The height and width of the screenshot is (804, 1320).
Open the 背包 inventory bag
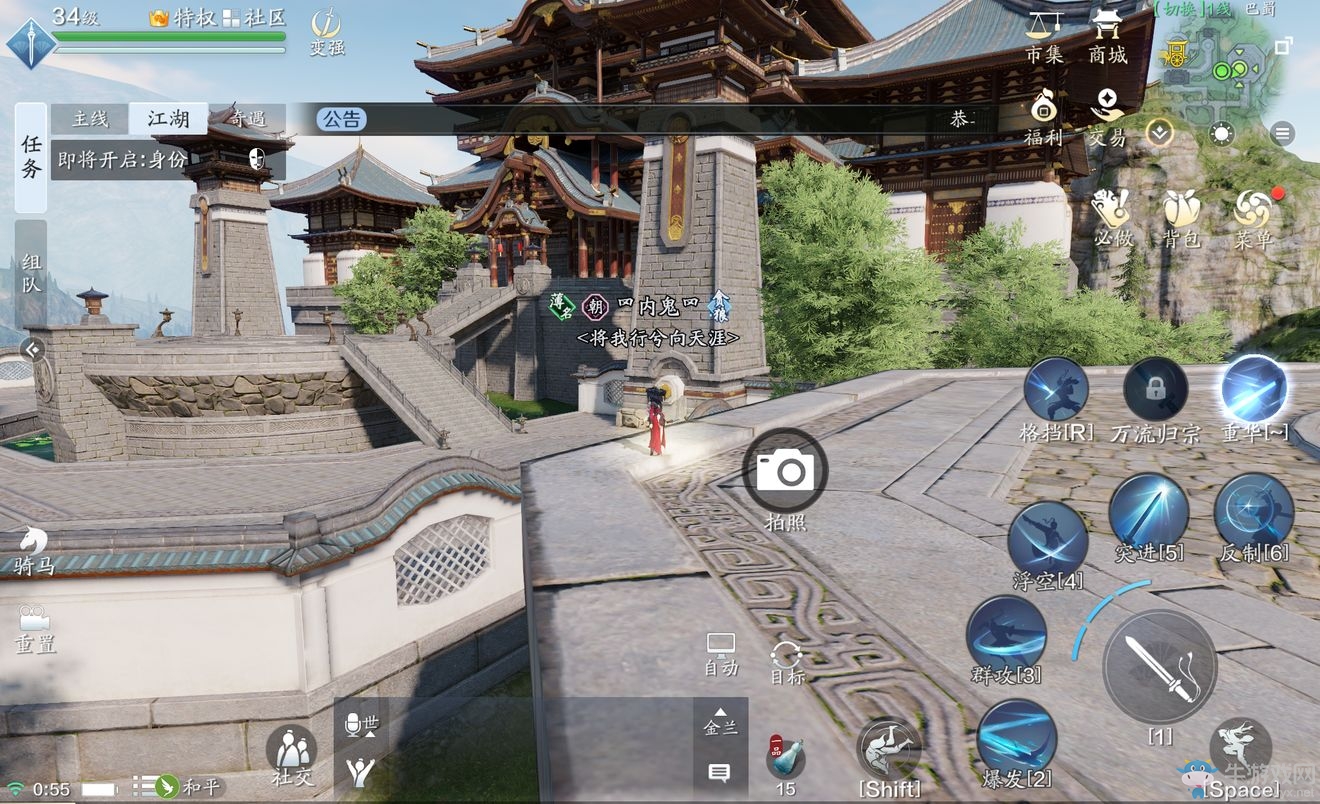tap(1181, 217)
